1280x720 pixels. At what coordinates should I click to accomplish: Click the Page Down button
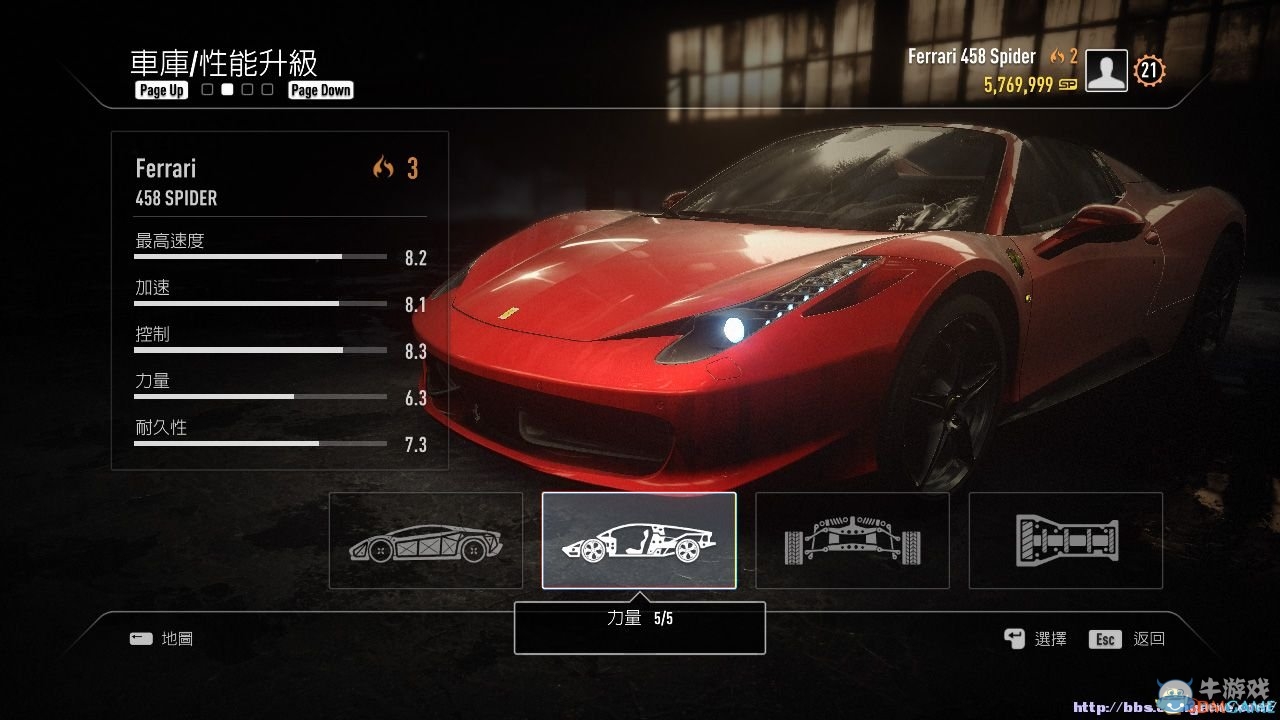320,89
